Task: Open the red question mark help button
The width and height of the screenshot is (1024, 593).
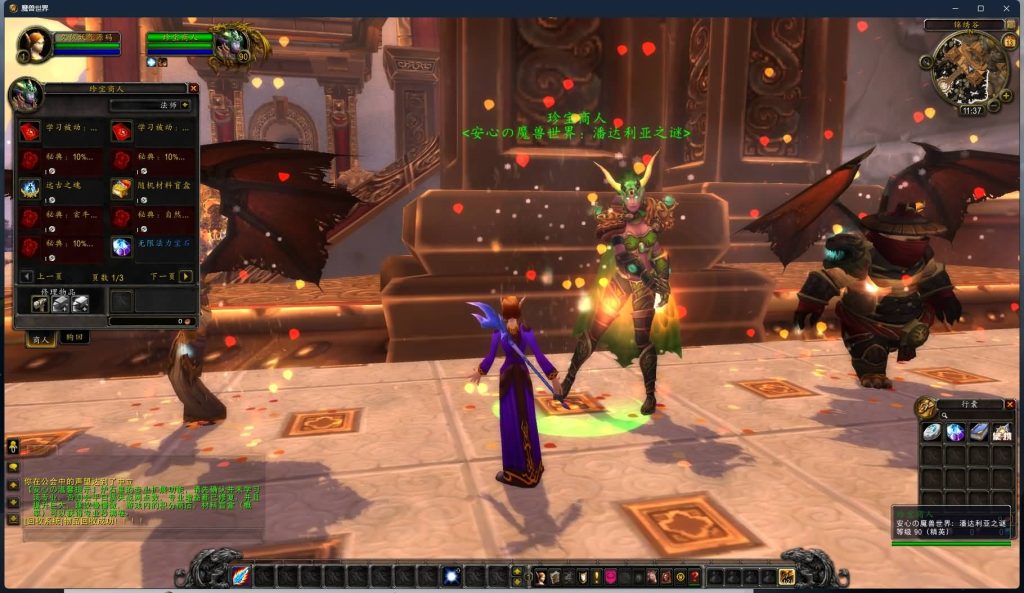Action: point(695,577)
